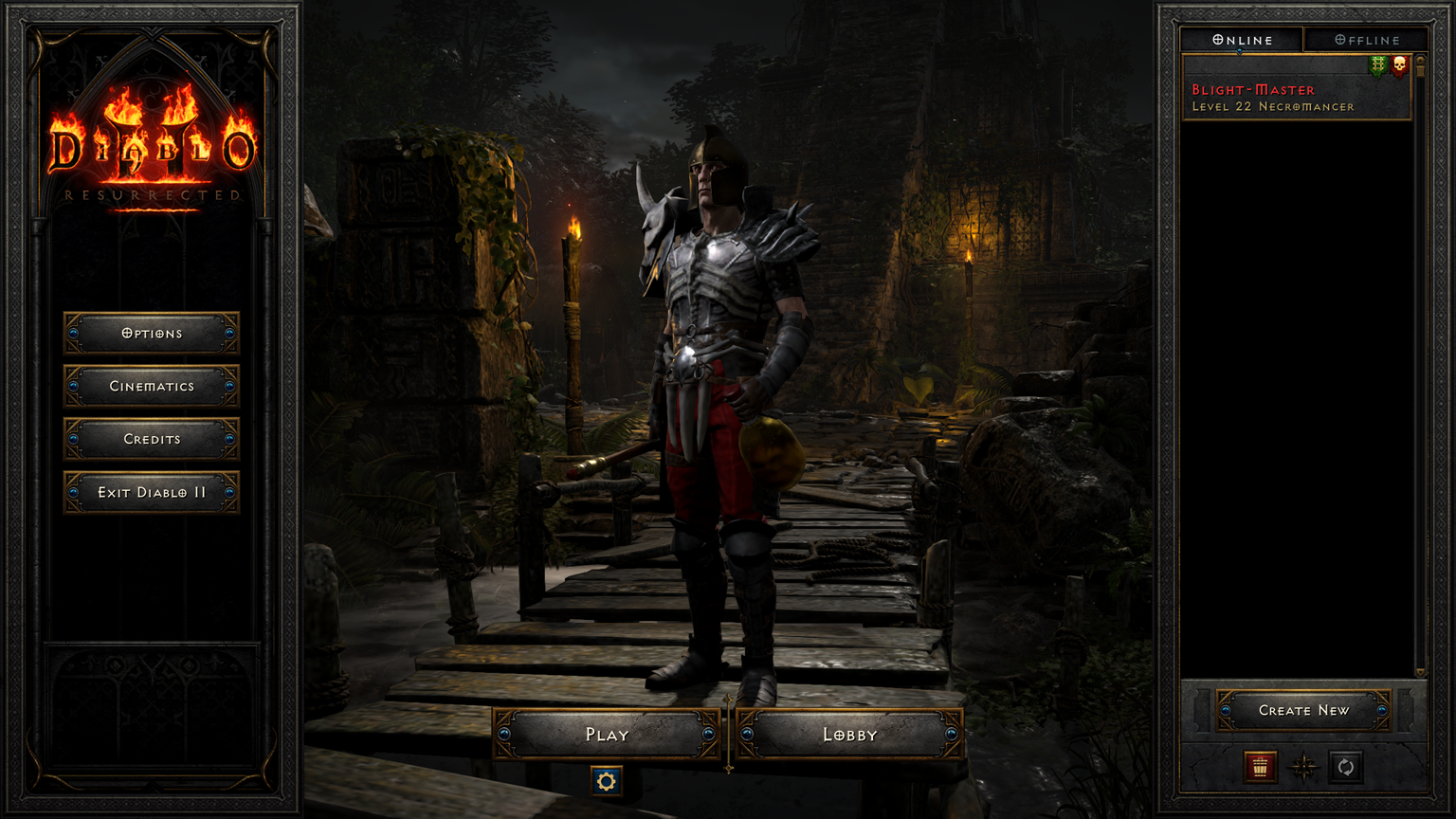Open the Options menu
The width and height of the screenshot is (1456, 819).
(x=152, y=333)
